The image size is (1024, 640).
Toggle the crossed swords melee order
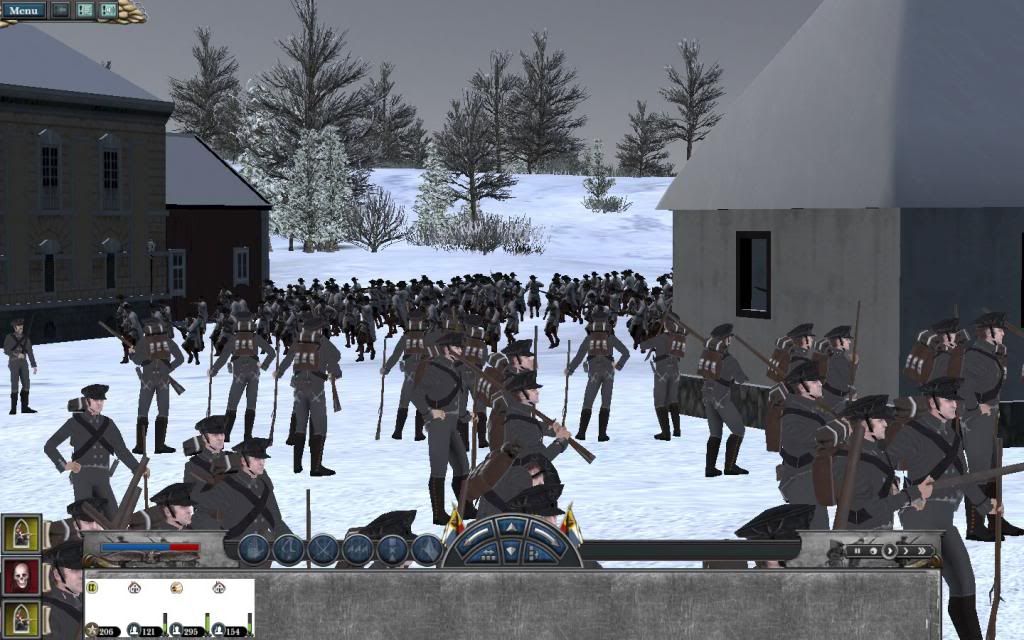(x=323, y=549)
